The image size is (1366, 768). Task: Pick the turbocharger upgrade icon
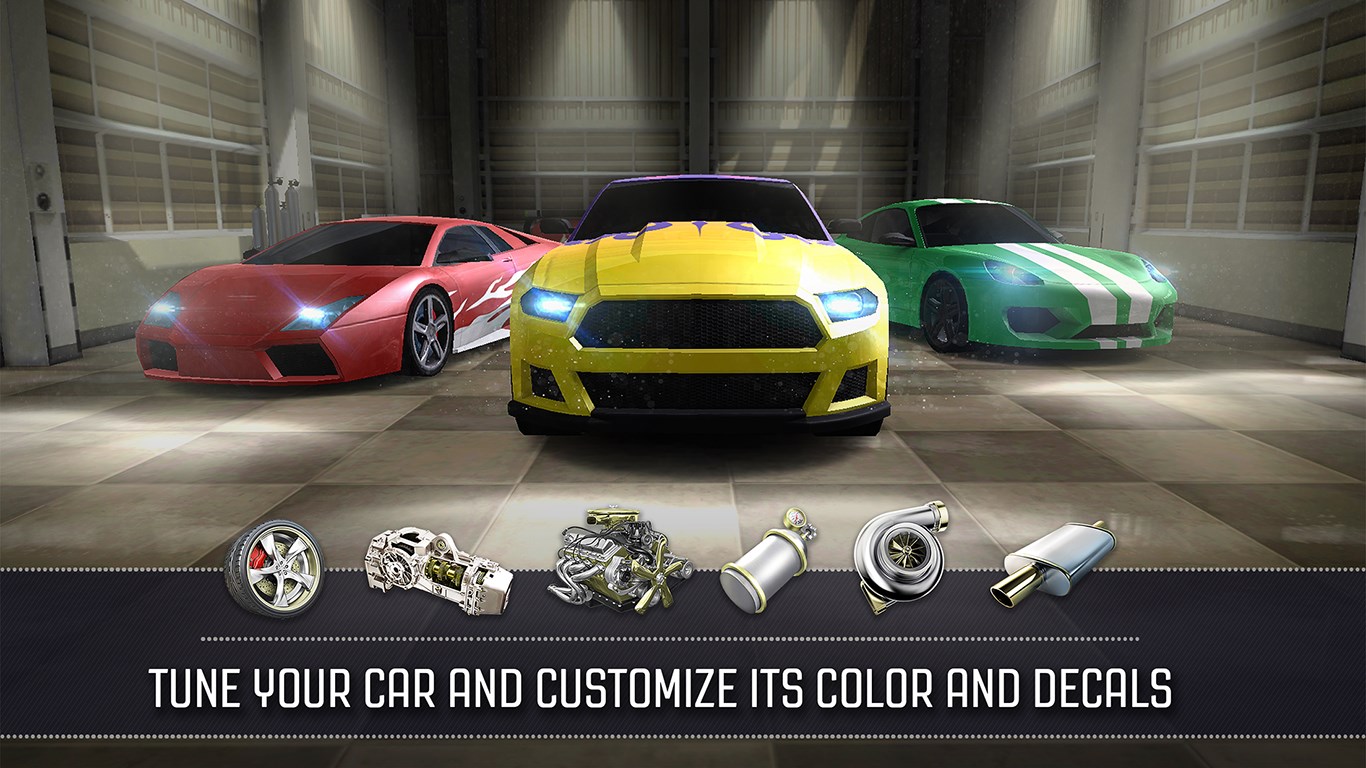(898, 554)
